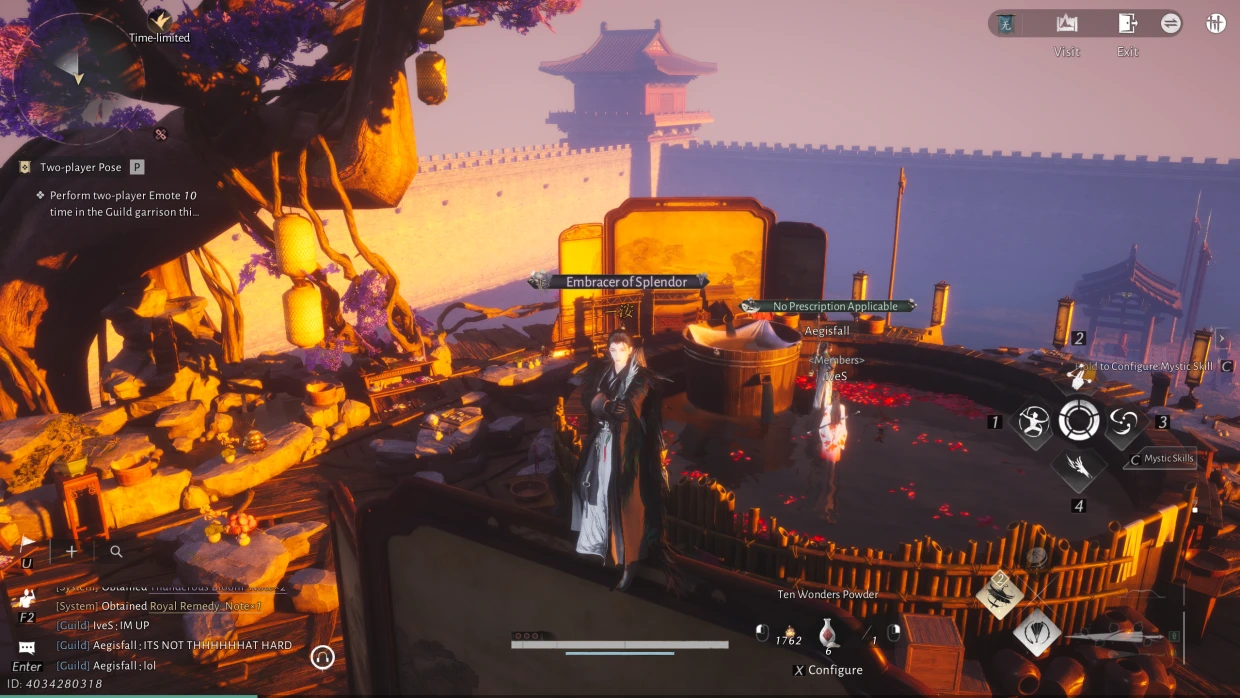This screenshot has height=698, width=1240.
Task: Expand the right-edge arrow panel
Action: (x=1221, y=339)
